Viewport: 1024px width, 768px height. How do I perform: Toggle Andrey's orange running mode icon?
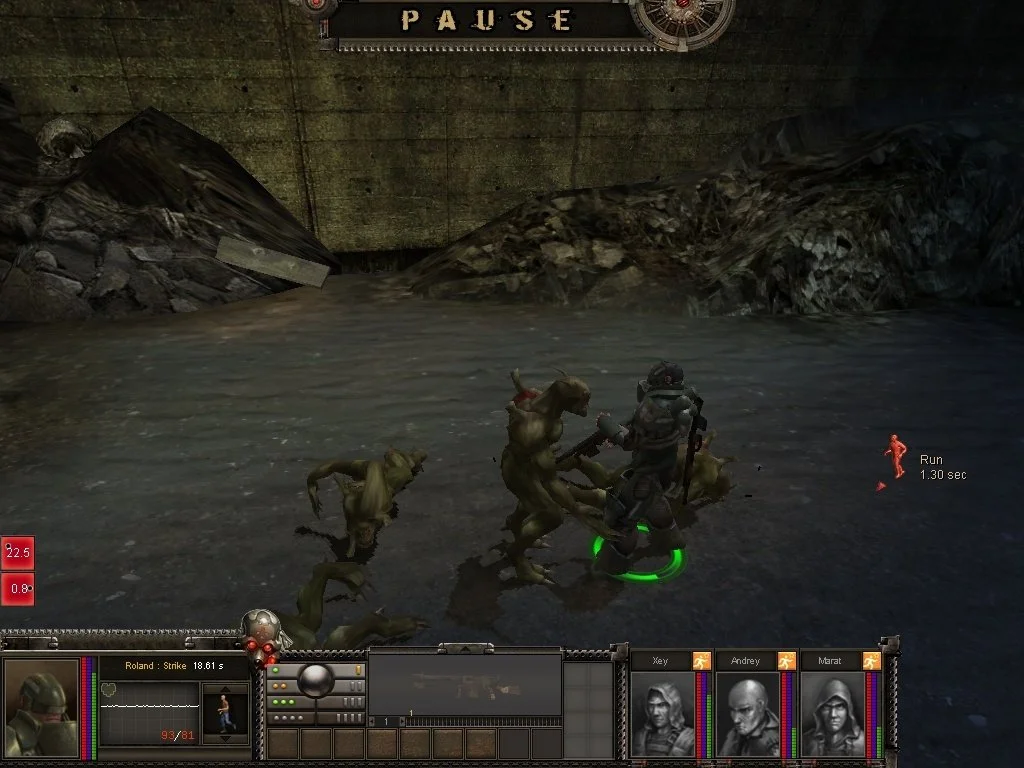pos(786,661)
